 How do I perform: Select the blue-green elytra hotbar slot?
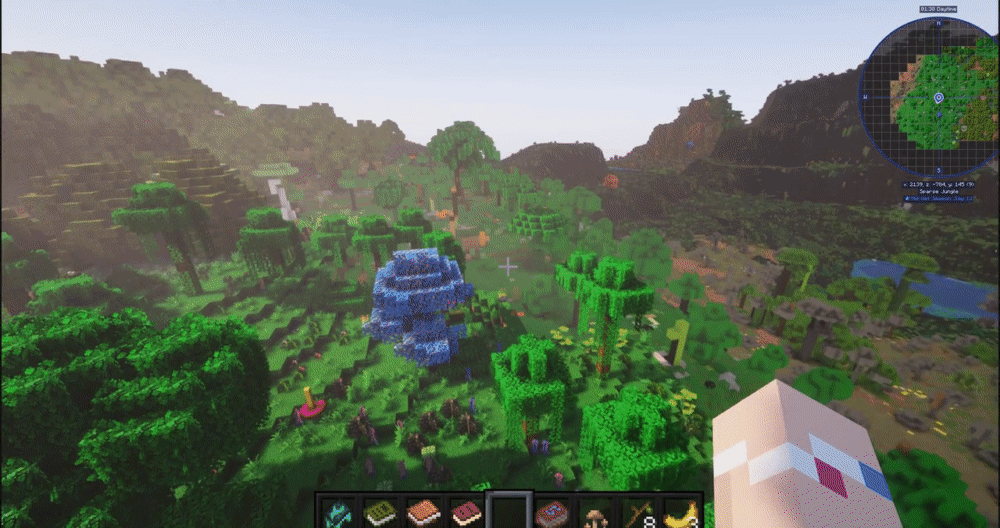(x=337, y=513)
